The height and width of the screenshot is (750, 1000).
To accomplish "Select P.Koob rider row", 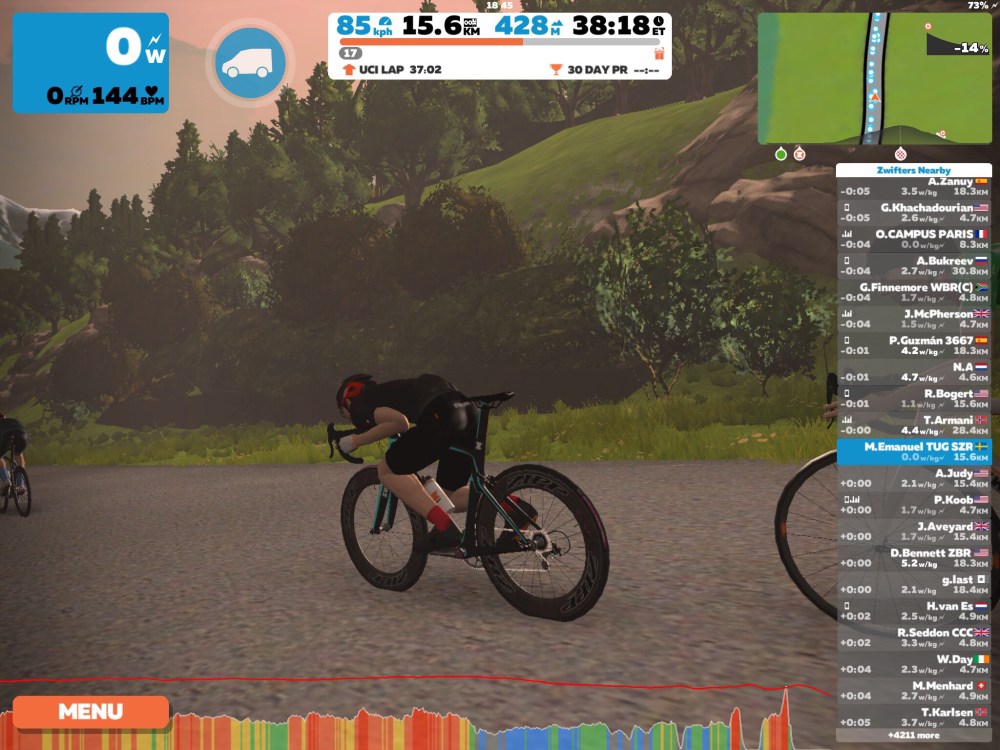I will pyautogui.click(x=914, y=504).
